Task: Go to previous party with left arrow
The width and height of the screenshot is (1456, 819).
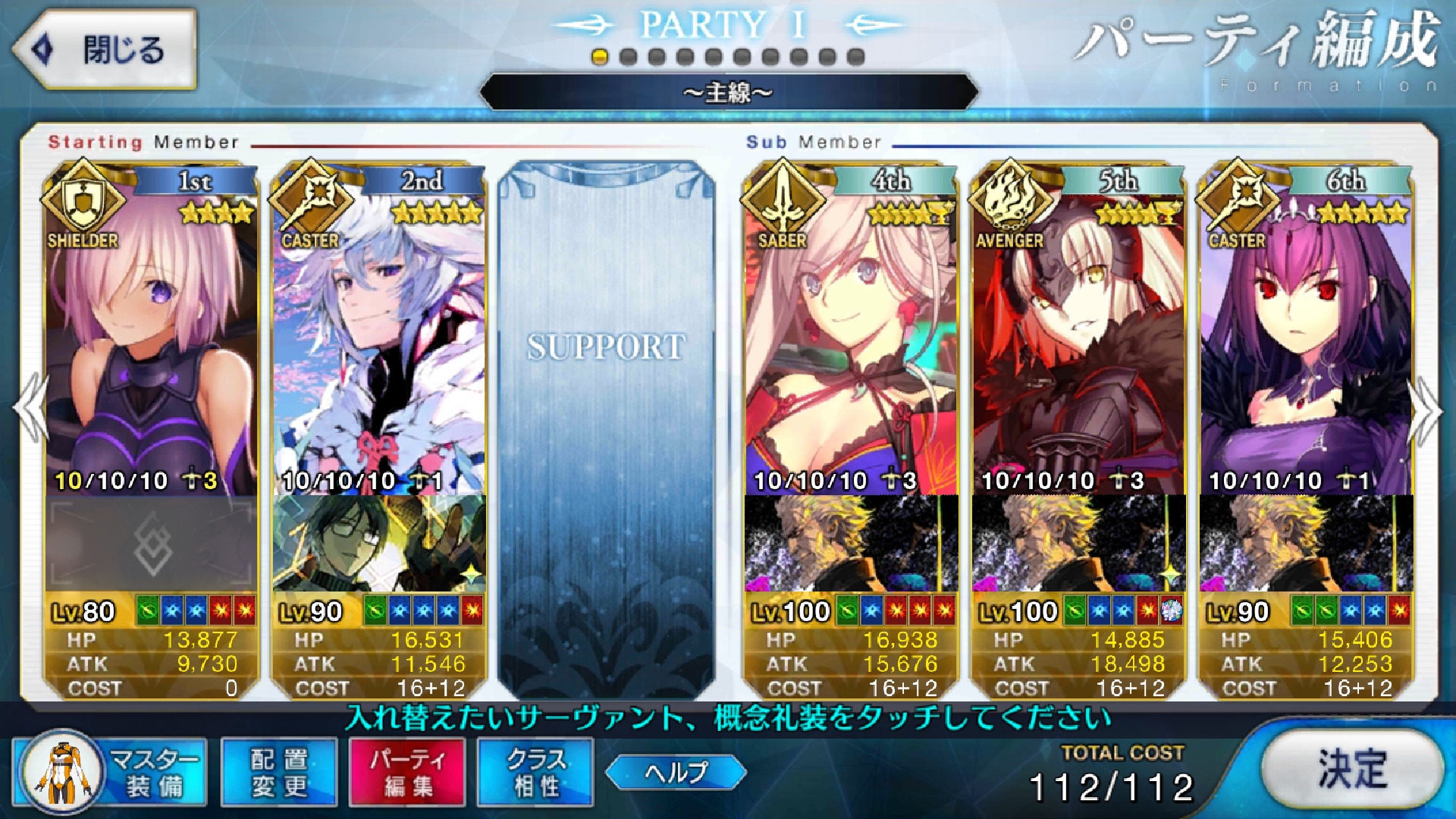Action: point(32,409)
